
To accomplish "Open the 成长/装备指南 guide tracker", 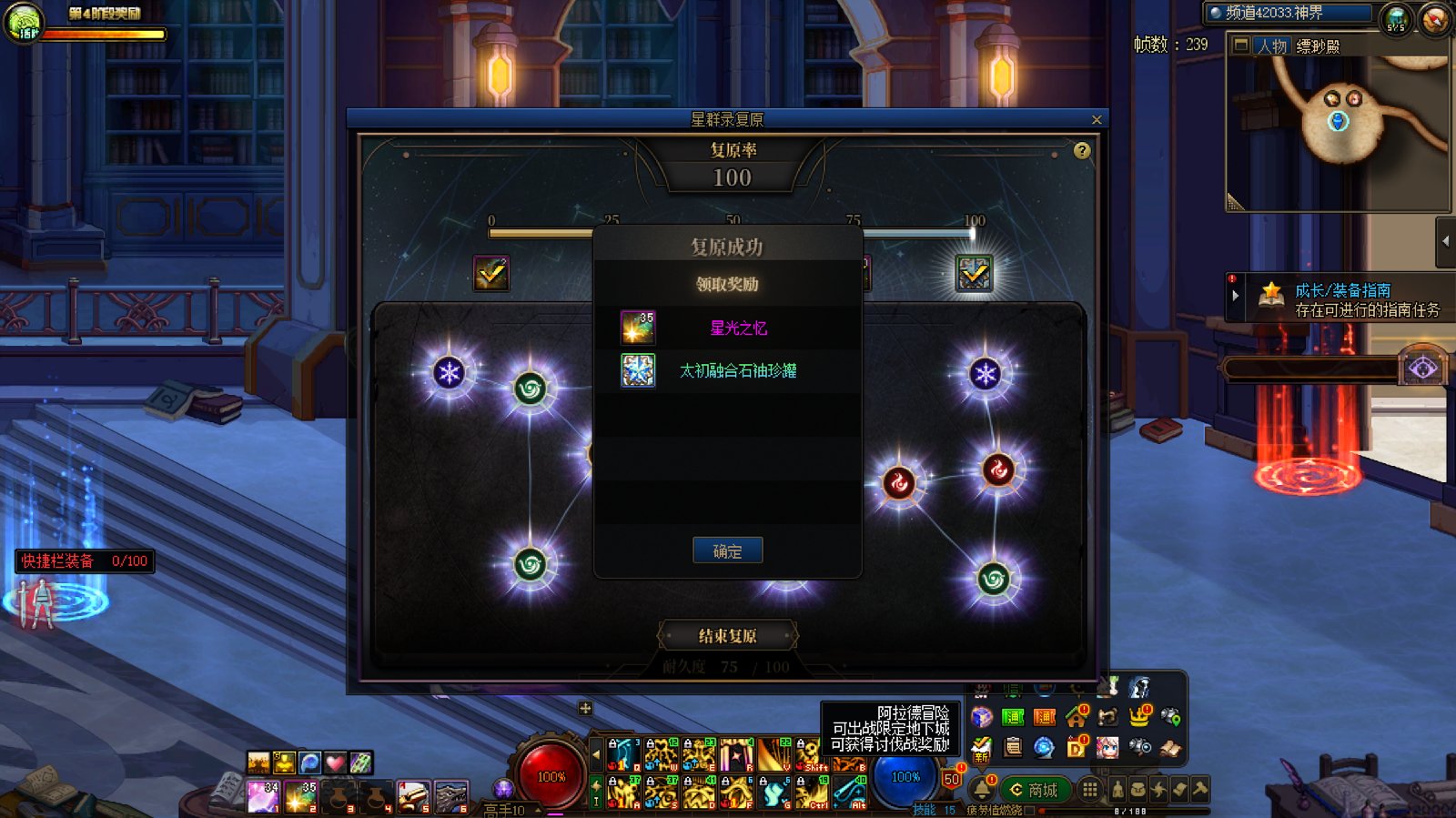I will tap(1342, 299).
